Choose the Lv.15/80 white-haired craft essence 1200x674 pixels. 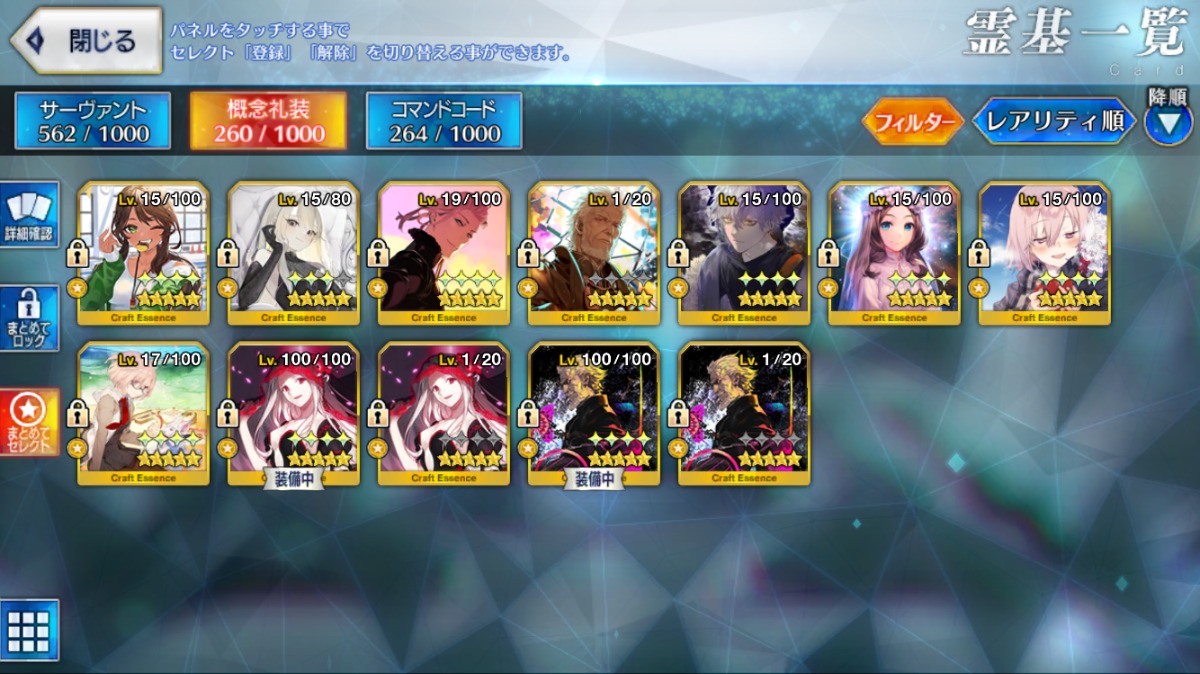coord(294,253)
